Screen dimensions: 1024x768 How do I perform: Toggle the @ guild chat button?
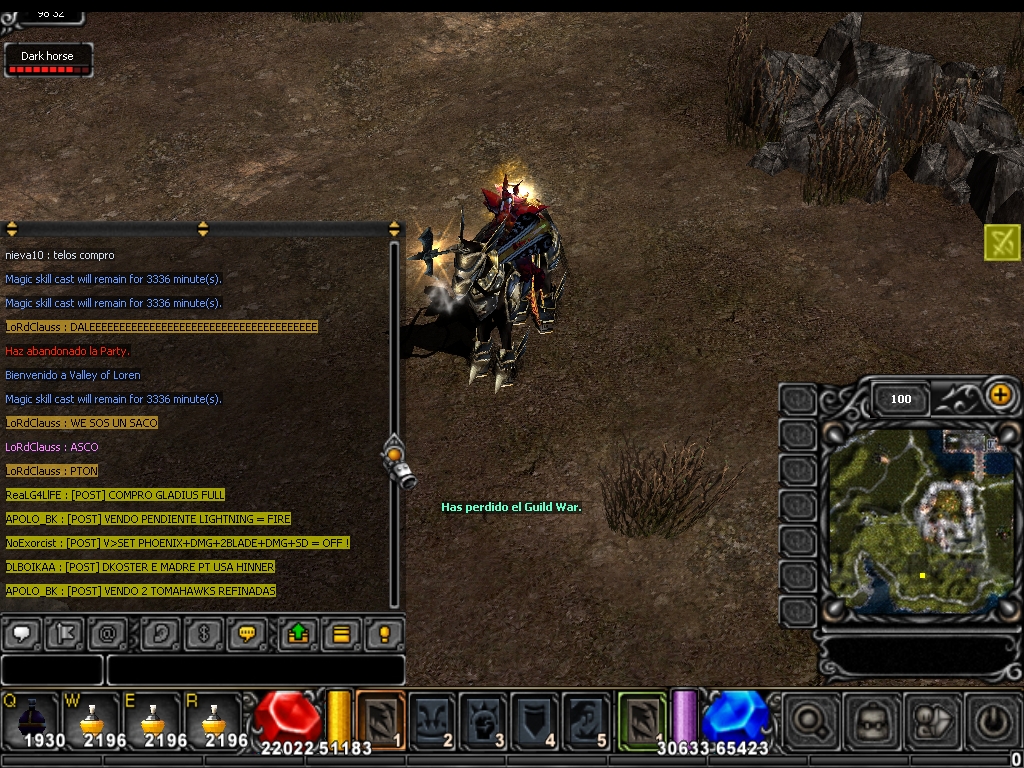click(108, 634)
